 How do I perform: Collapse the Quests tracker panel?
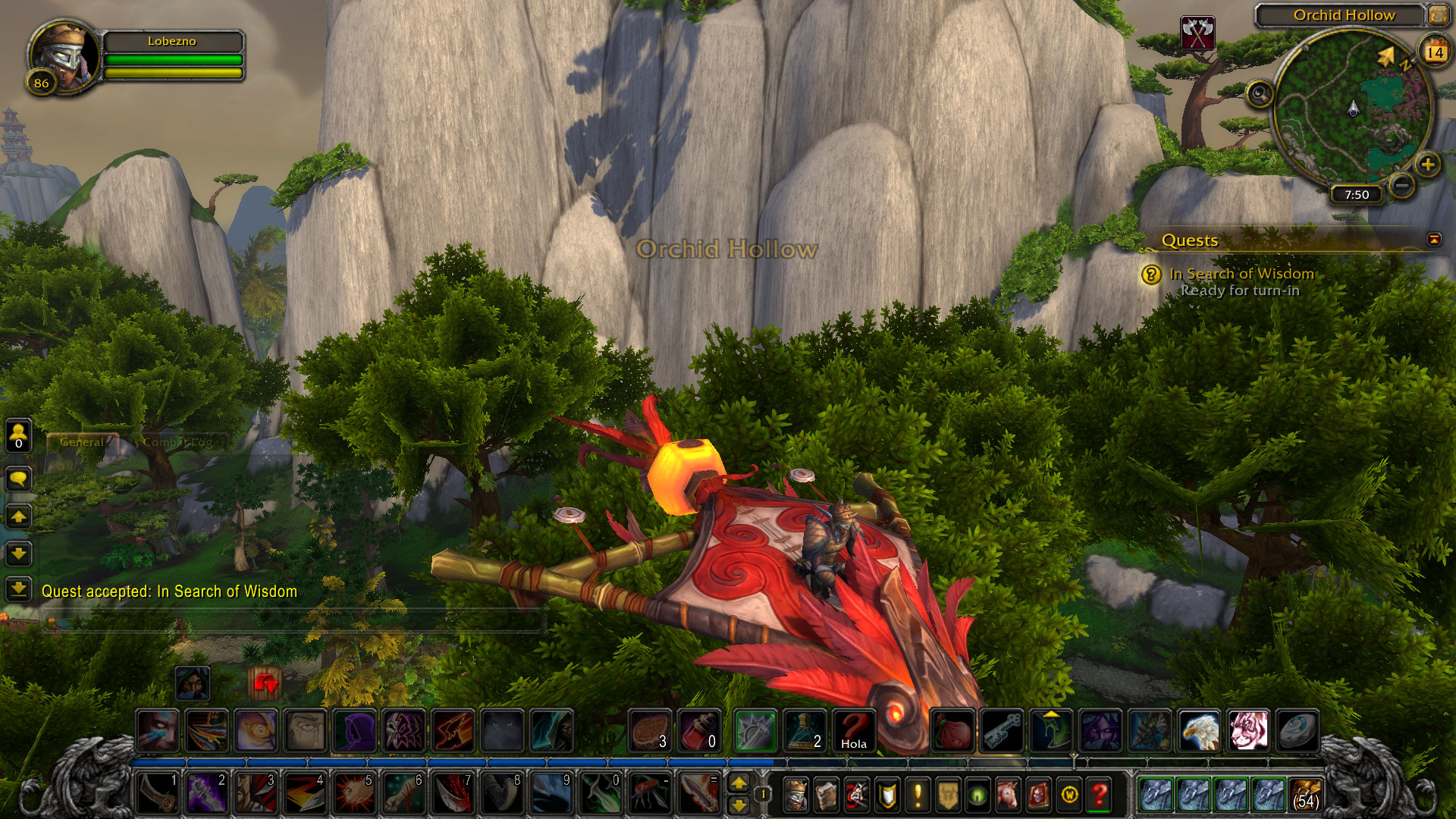[1434, 240]
